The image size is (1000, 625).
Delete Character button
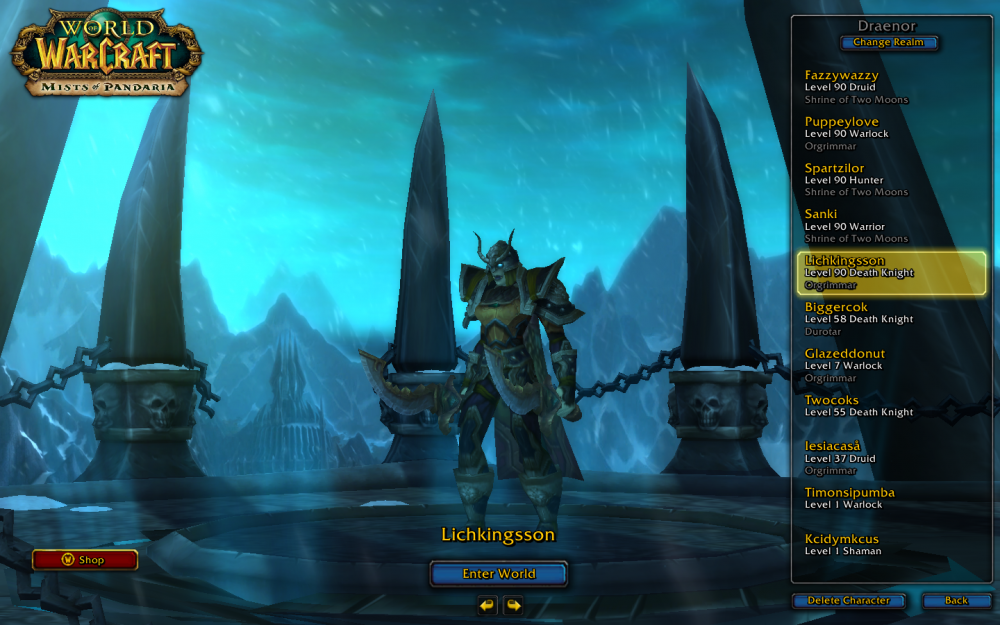[x=848, y=600]
